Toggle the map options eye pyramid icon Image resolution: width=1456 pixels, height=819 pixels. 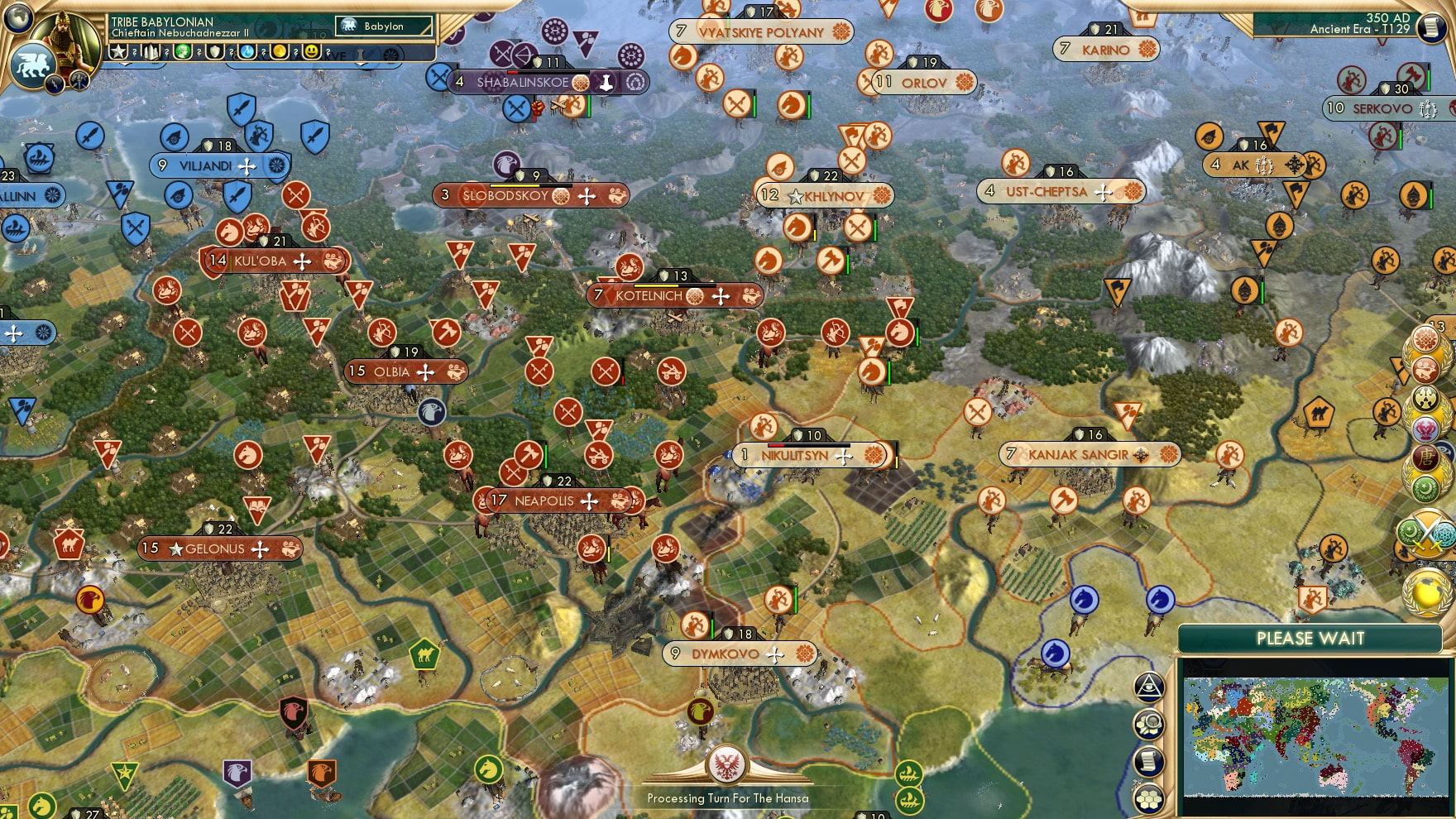pos(1150,687)
